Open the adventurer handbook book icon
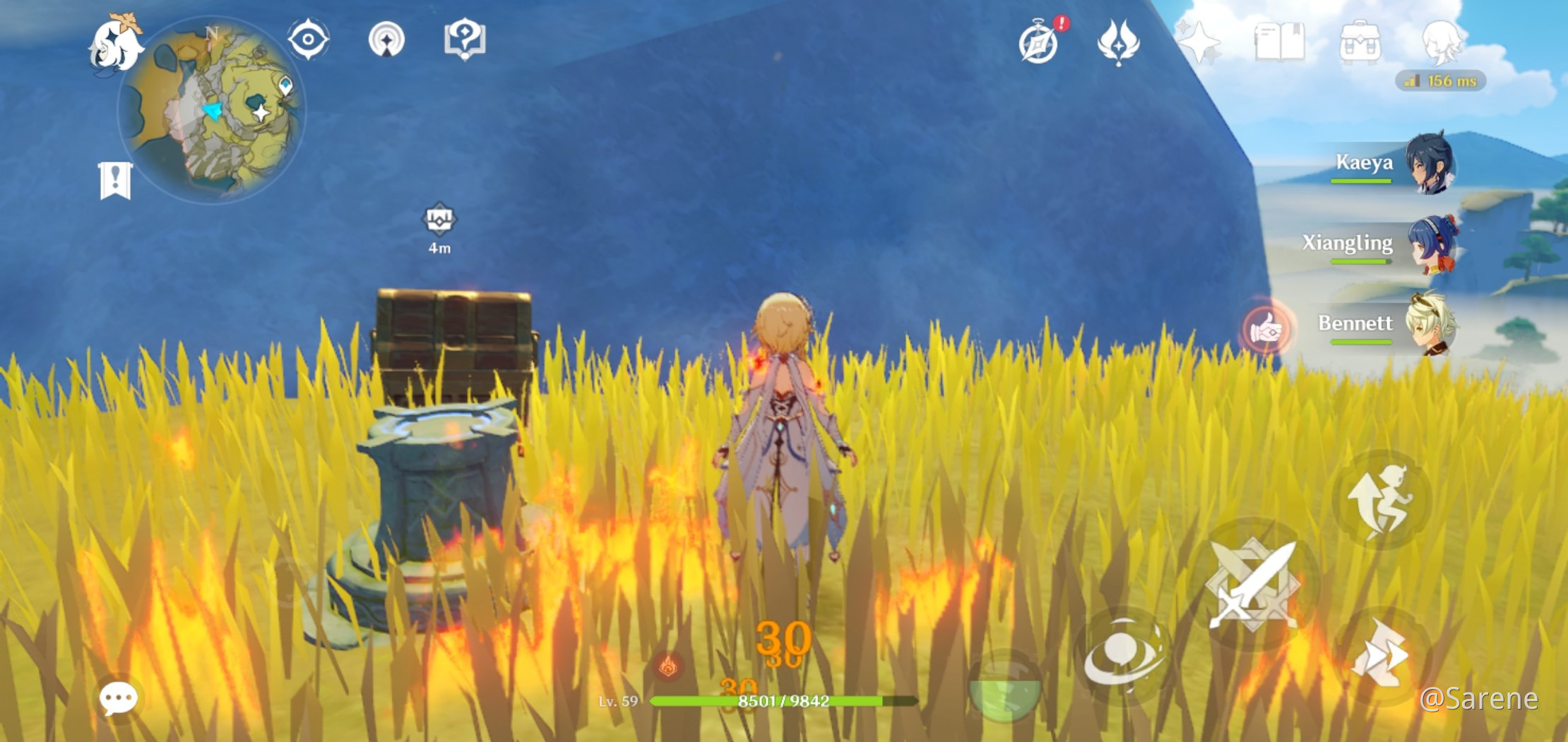The width and height of the screenshot is (1568, 742). [x=1279, y=42]
